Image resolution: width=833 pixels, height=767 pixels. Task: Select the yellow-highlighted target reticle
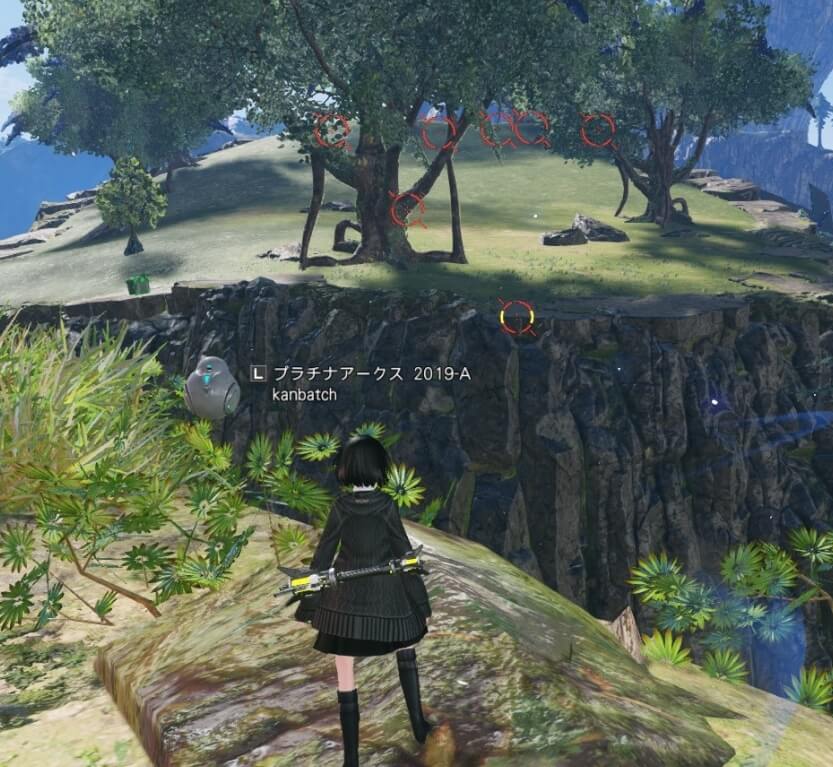(517, 317)
